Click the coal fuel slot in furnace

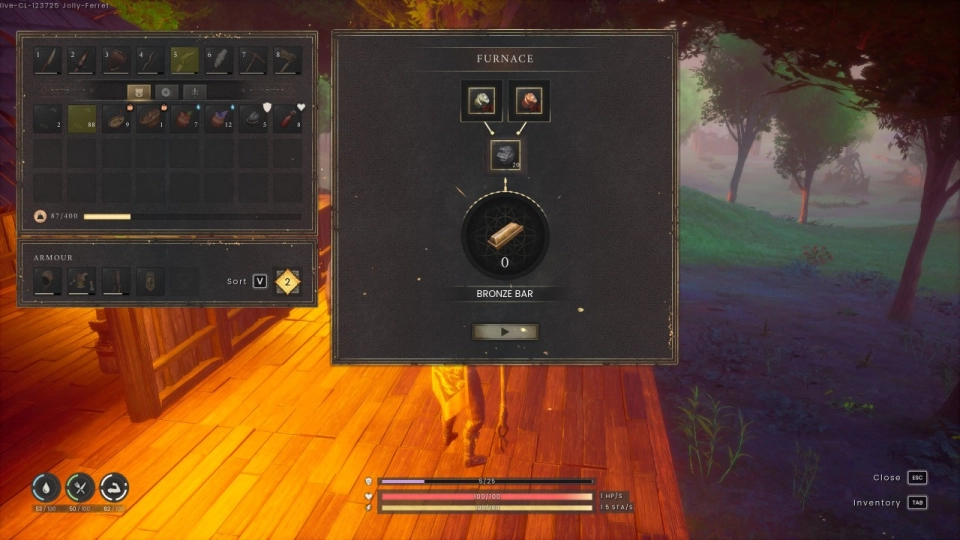click(x=505, y=154)
